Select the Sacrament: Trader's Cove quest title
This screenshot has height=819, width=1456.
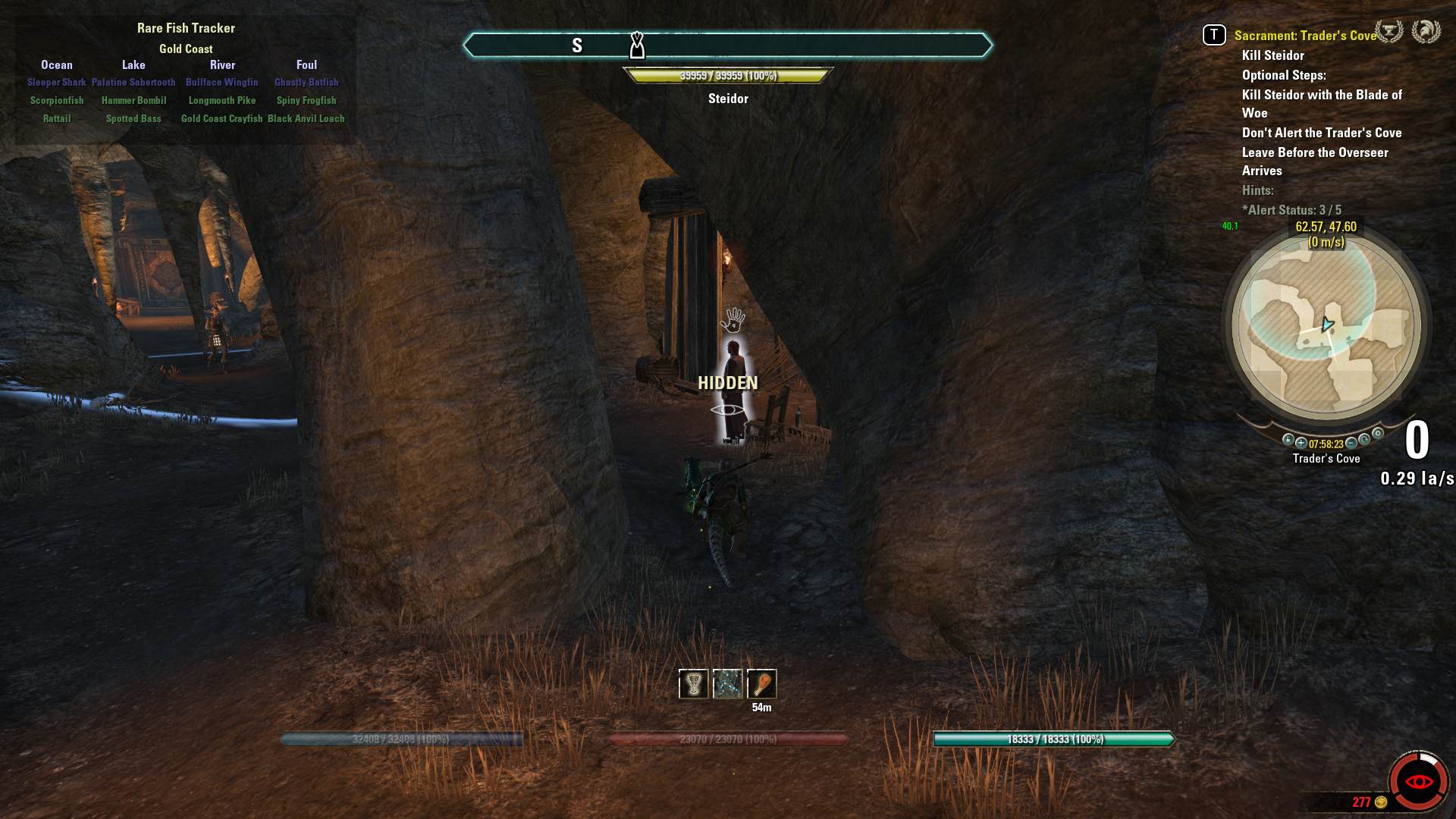coord(1304,36)
